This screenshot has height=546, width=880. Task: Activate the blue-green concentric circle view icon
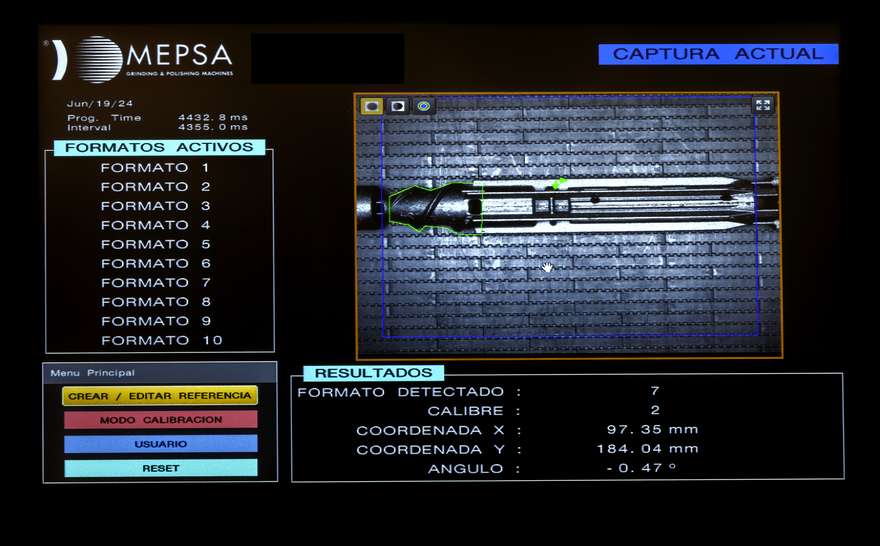click(x=424, y=105)
